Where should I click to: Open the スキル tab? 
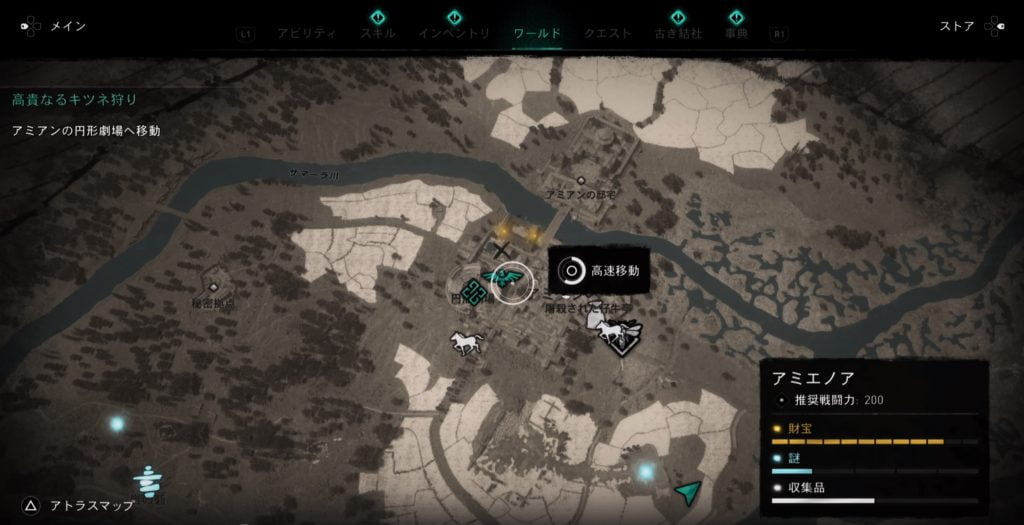378,33
